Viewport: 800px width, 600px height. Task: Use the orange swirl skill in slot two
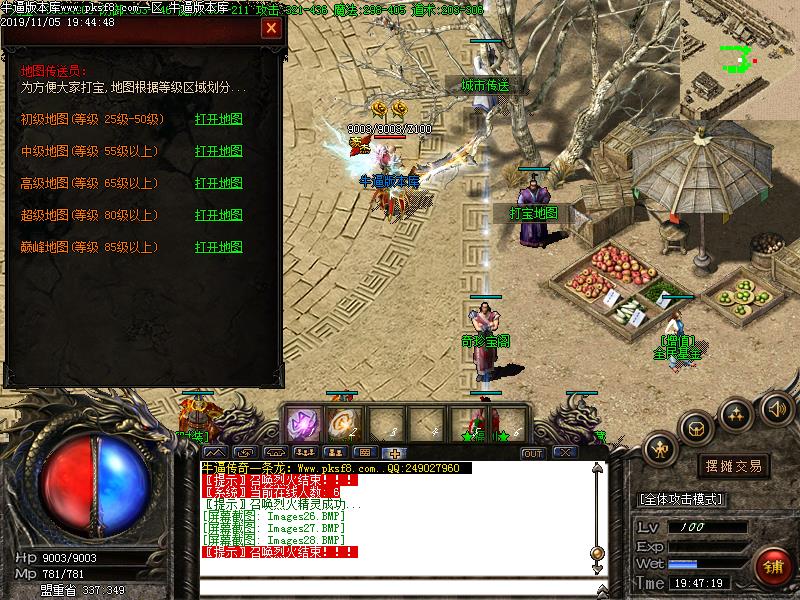343,423
